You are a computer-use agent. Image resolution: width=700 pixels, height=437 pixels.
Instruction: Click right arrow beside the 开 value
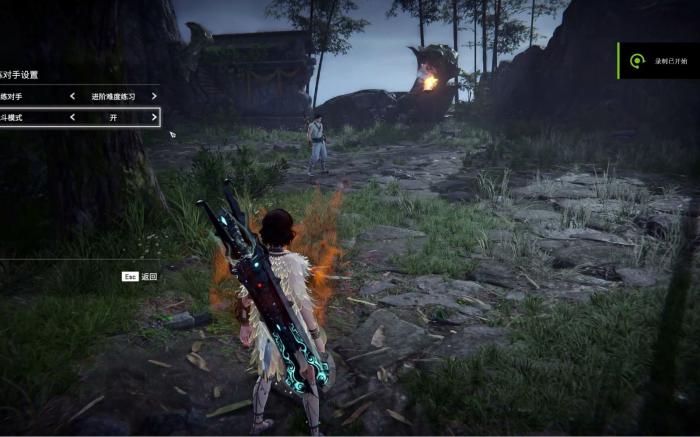tap(154, 117)
